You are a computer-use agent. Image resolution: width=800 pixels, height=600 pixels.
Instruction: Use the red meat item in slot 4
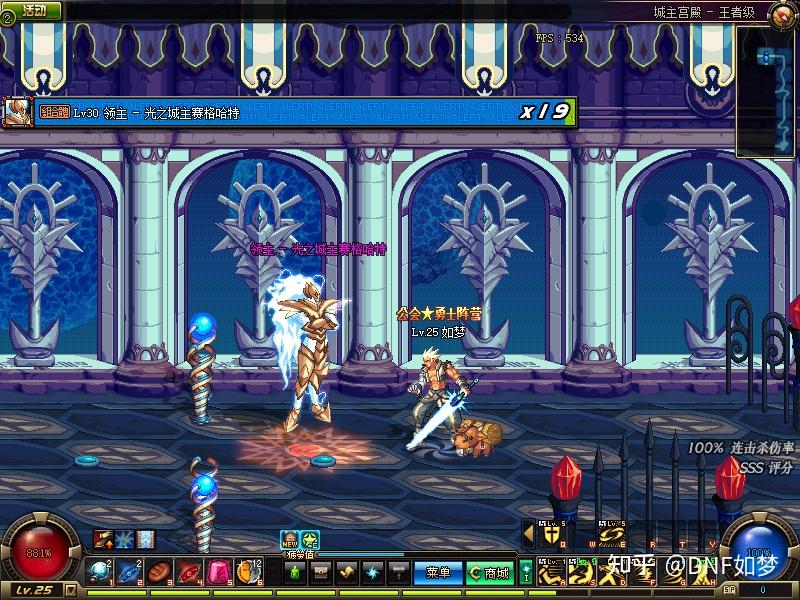click(189, 572)
